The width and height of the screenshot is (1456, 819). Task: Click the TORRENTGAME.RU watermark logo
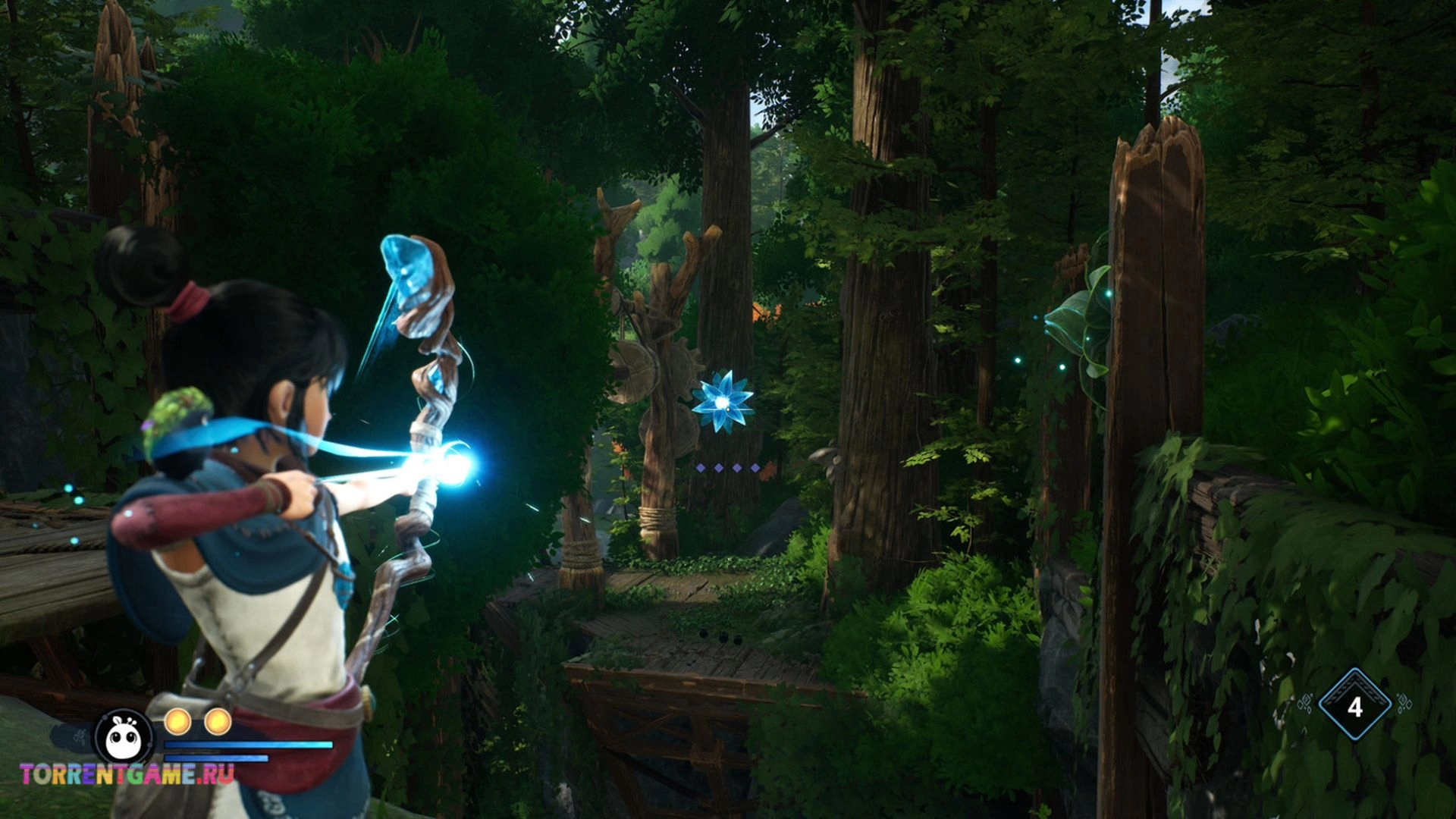pos(127,774)
